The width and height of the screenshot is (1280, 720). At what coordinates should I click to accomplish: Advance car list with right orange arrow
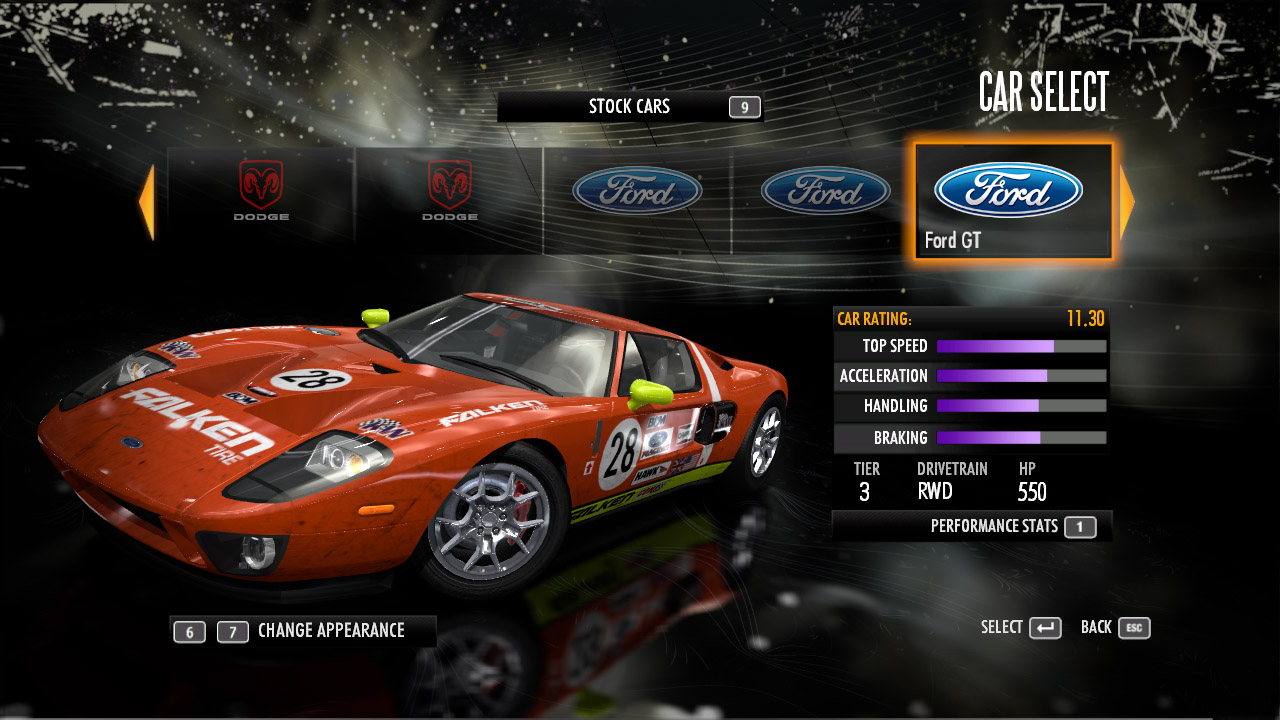tap(1127, 202)
